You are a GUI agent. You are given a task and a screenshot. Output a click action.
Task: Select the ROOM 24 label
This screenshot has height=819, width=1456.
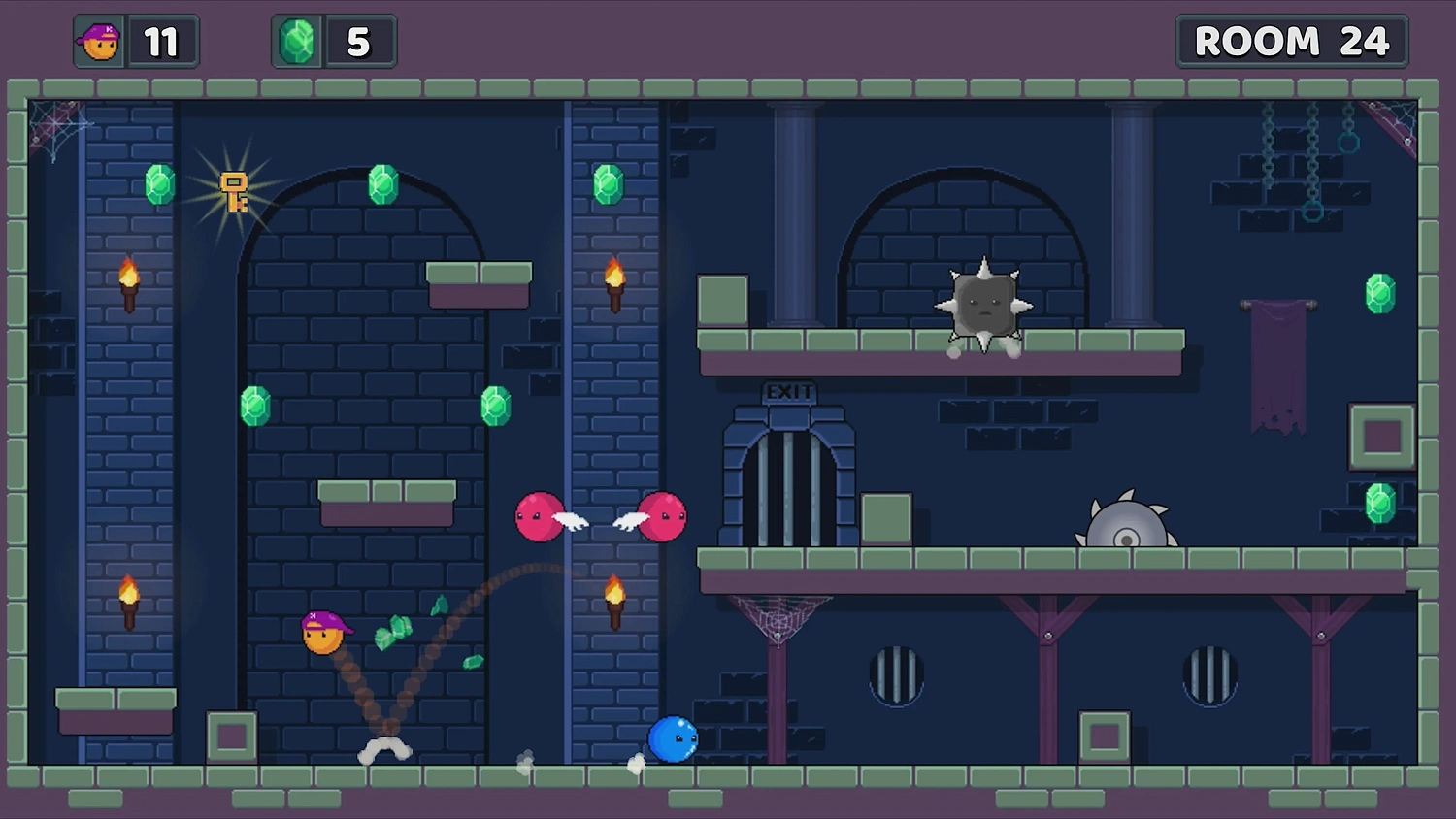click(x=1292, y=42)
